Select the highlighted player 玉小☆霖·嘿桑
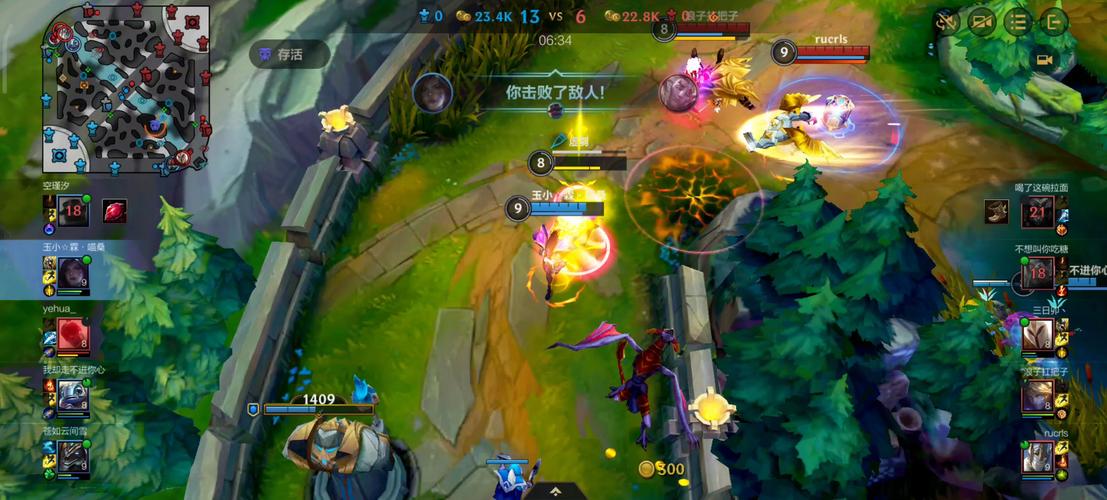 72,272
